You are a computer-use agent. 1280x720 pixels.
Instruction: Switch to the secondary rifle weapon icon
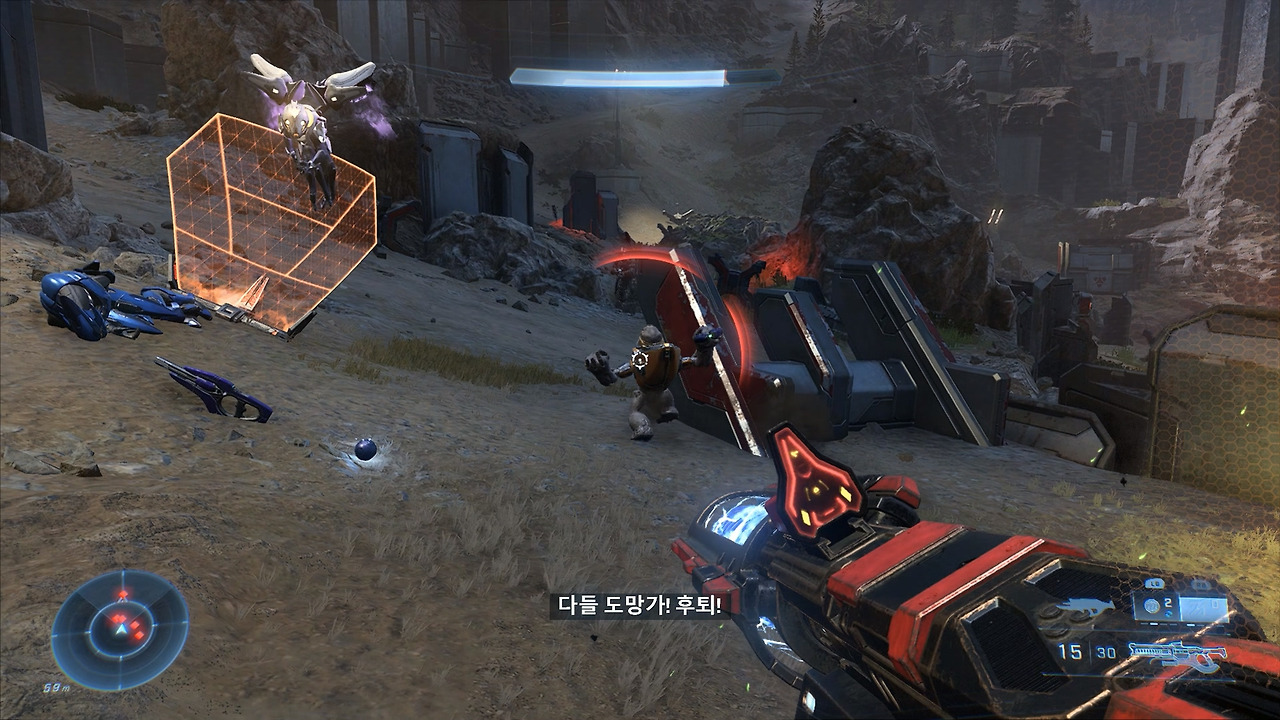(1177, 656)
